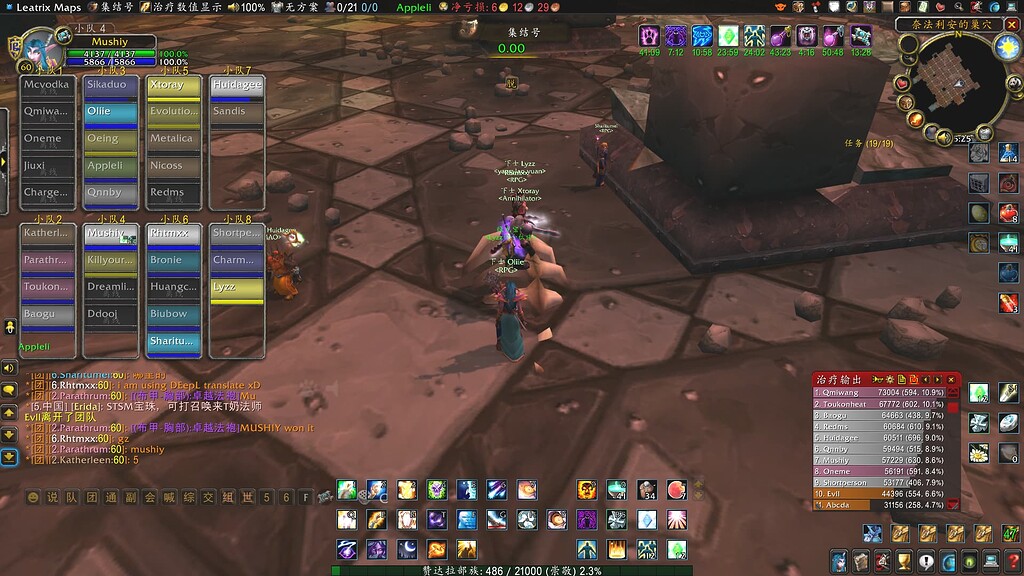Image resolution: width=1024 pixels, height=576 pixels.
Task: Target Xtoray in the raid frames
Action: pos(173,86)
